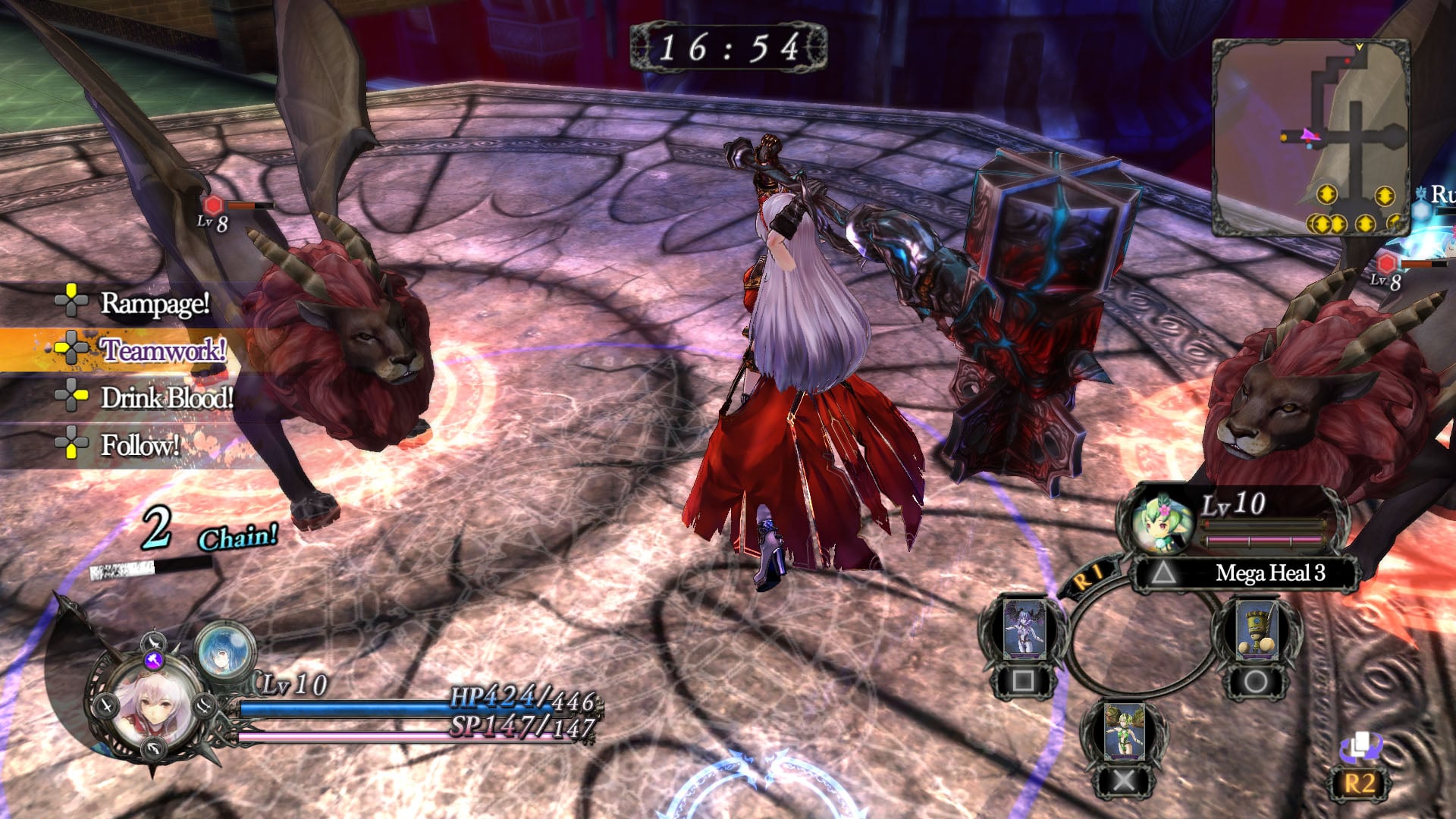1456x819 pixels.
Task: Click the purple transform icon above R2
Action: coord(1361,747)
